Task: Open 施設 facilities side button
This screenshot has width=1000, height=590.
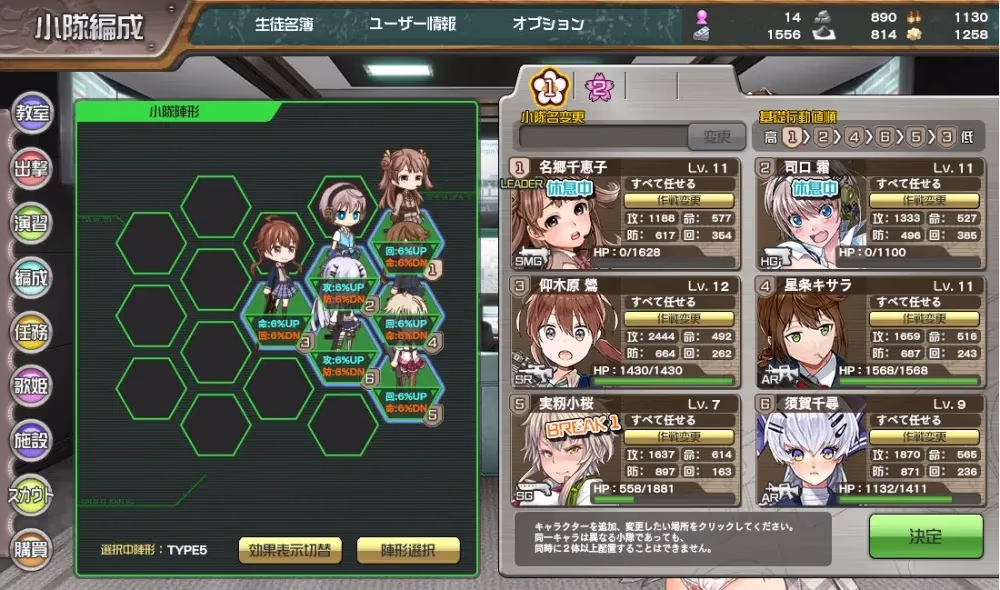Action: point(32,437)
